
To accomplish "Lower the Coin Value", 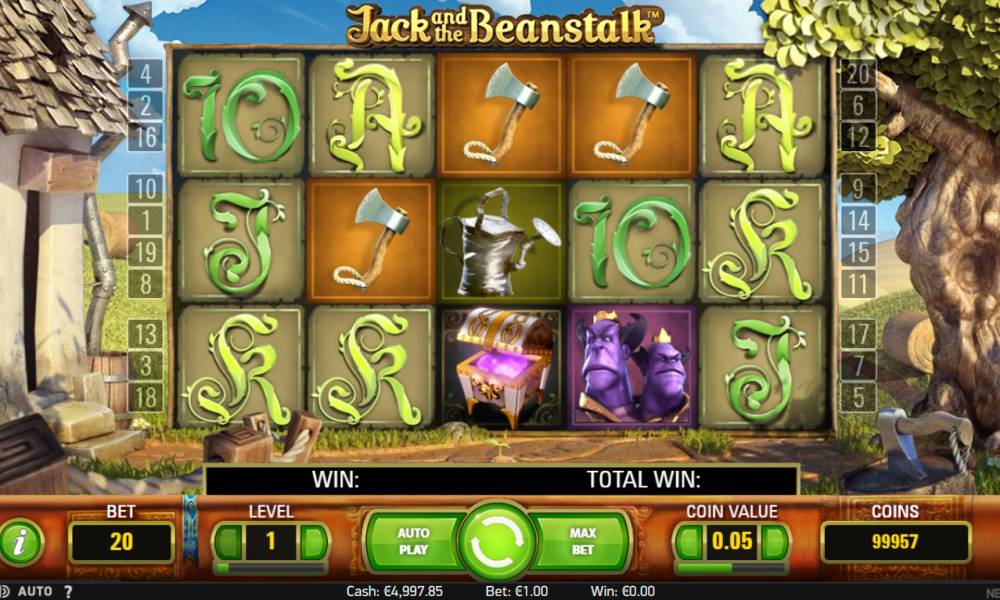I will pos(689,543).
